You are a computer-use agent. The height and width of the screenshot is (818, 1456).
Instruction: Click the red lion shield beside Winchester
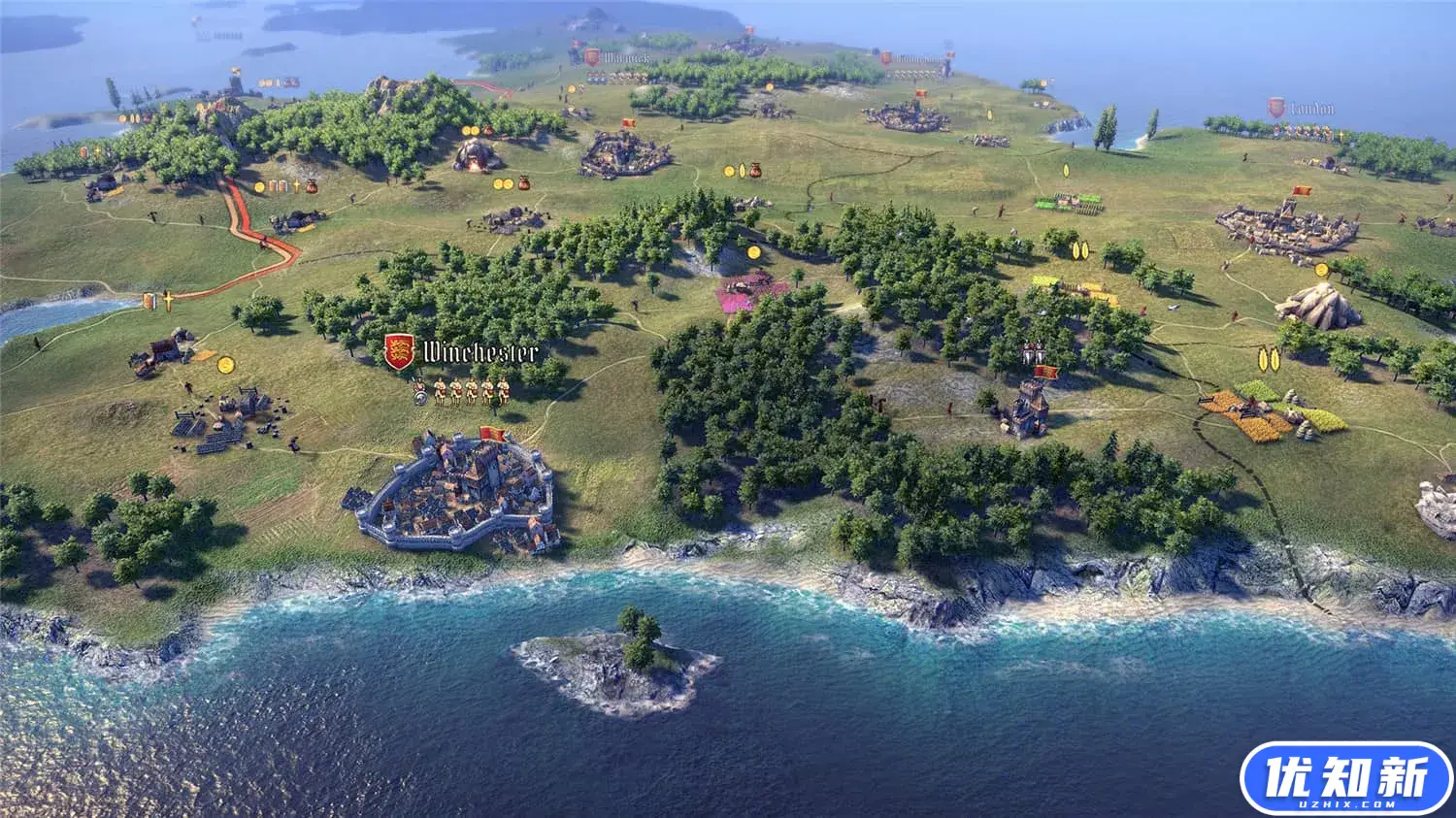pyautogui.click(x=398, y=351)
